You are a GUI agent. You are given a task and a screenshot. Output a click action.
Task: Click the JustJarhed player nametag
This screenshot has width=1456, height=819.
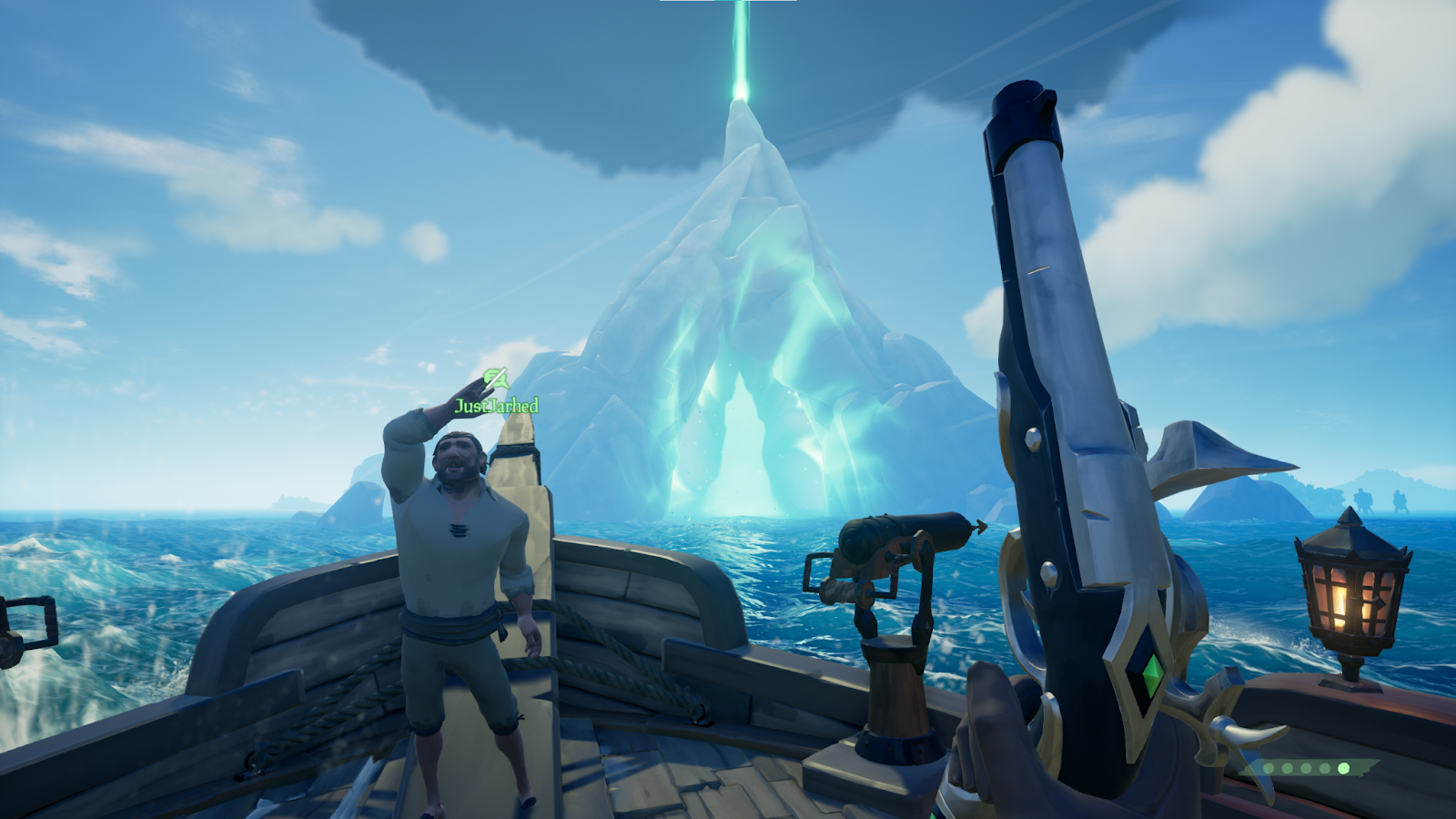496,406
